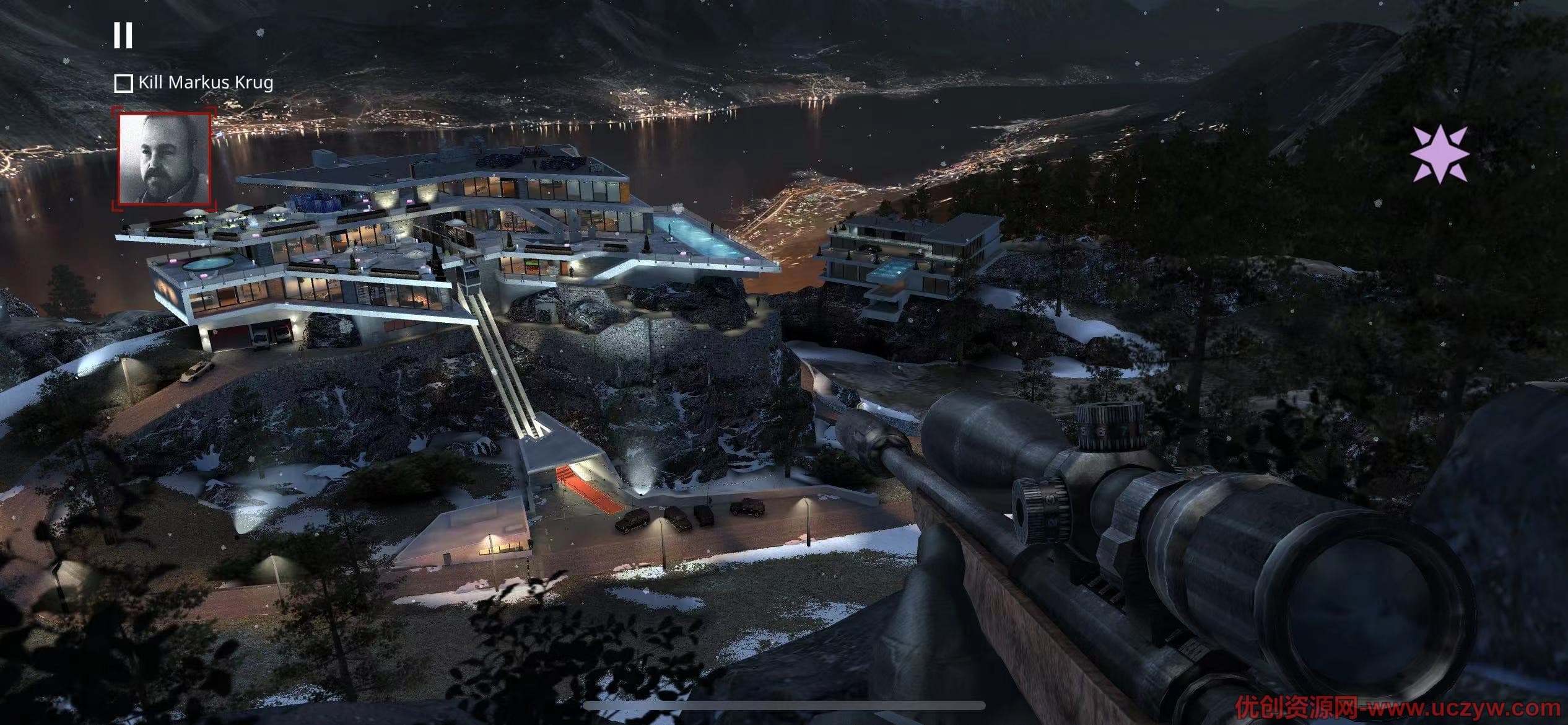Tap the purple starburst icon
Image resolution: width=1568 pixels, height=725 pixels.
point(1440,154)
